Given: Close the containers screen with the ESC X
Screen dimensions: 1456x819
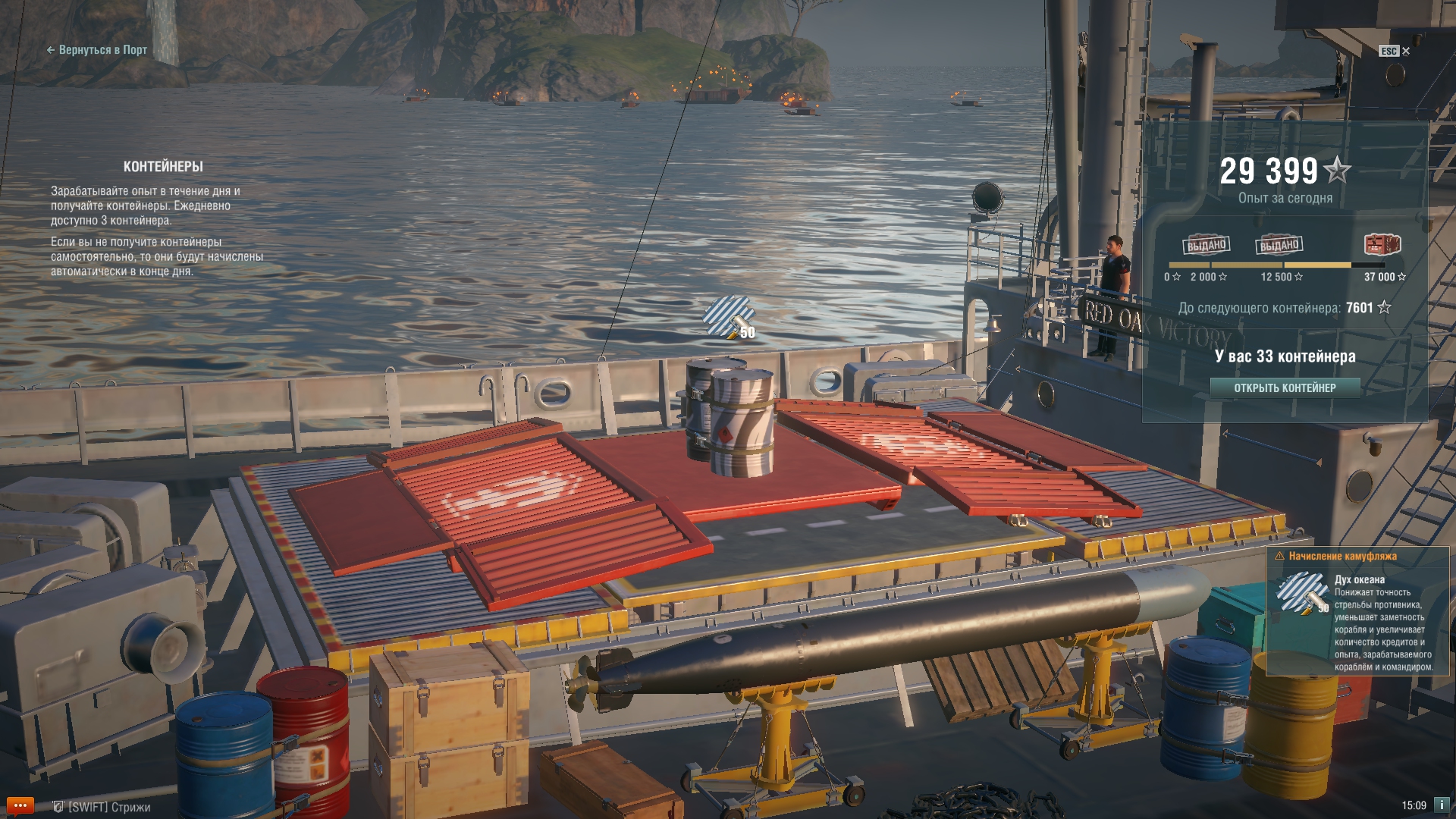Looking at the screenshot, I should click(x=1395, y=51).
